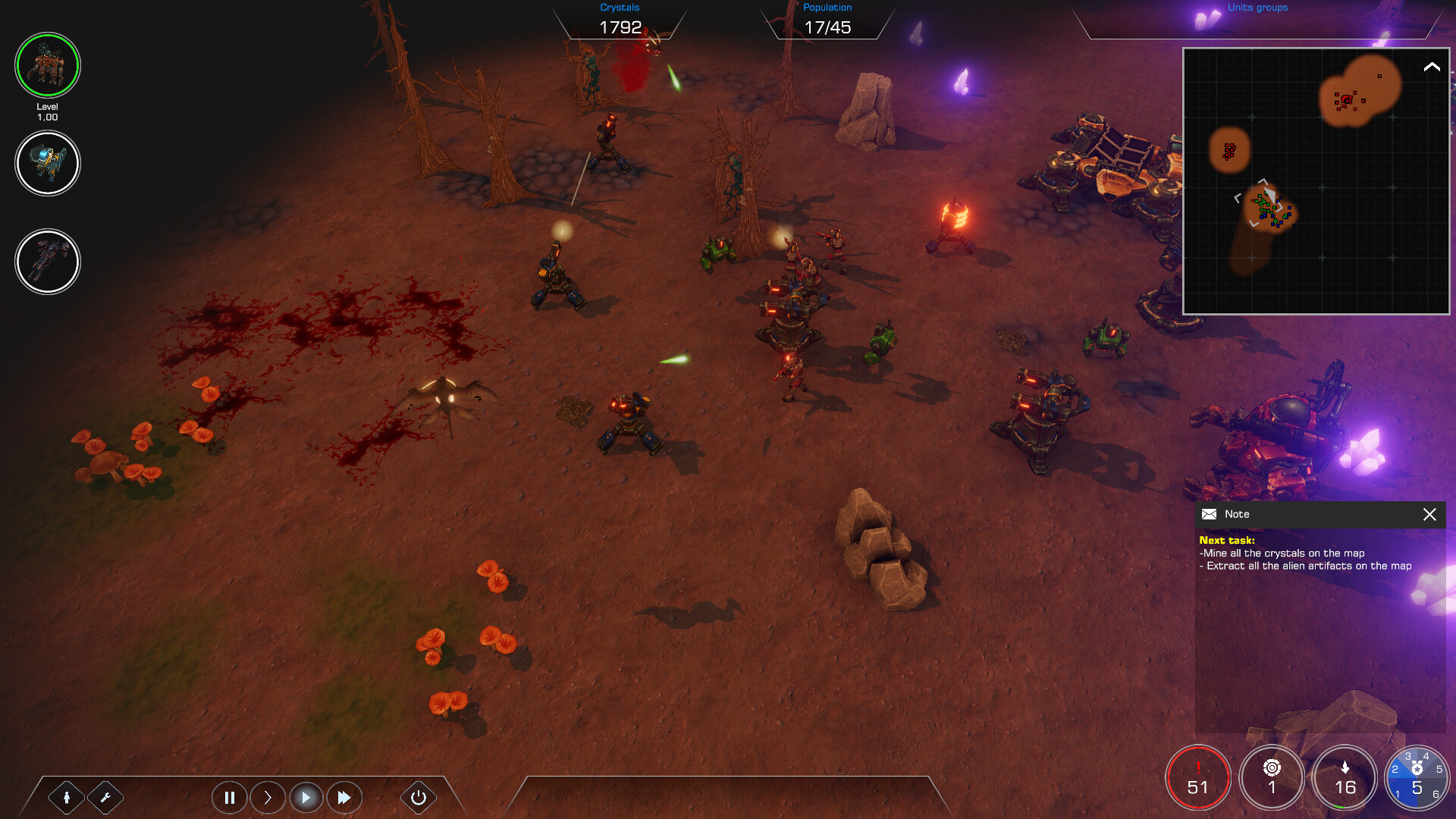1456x819 pixels.
Task: Click the Population counter showing 17/45
Action: point(828,27)
